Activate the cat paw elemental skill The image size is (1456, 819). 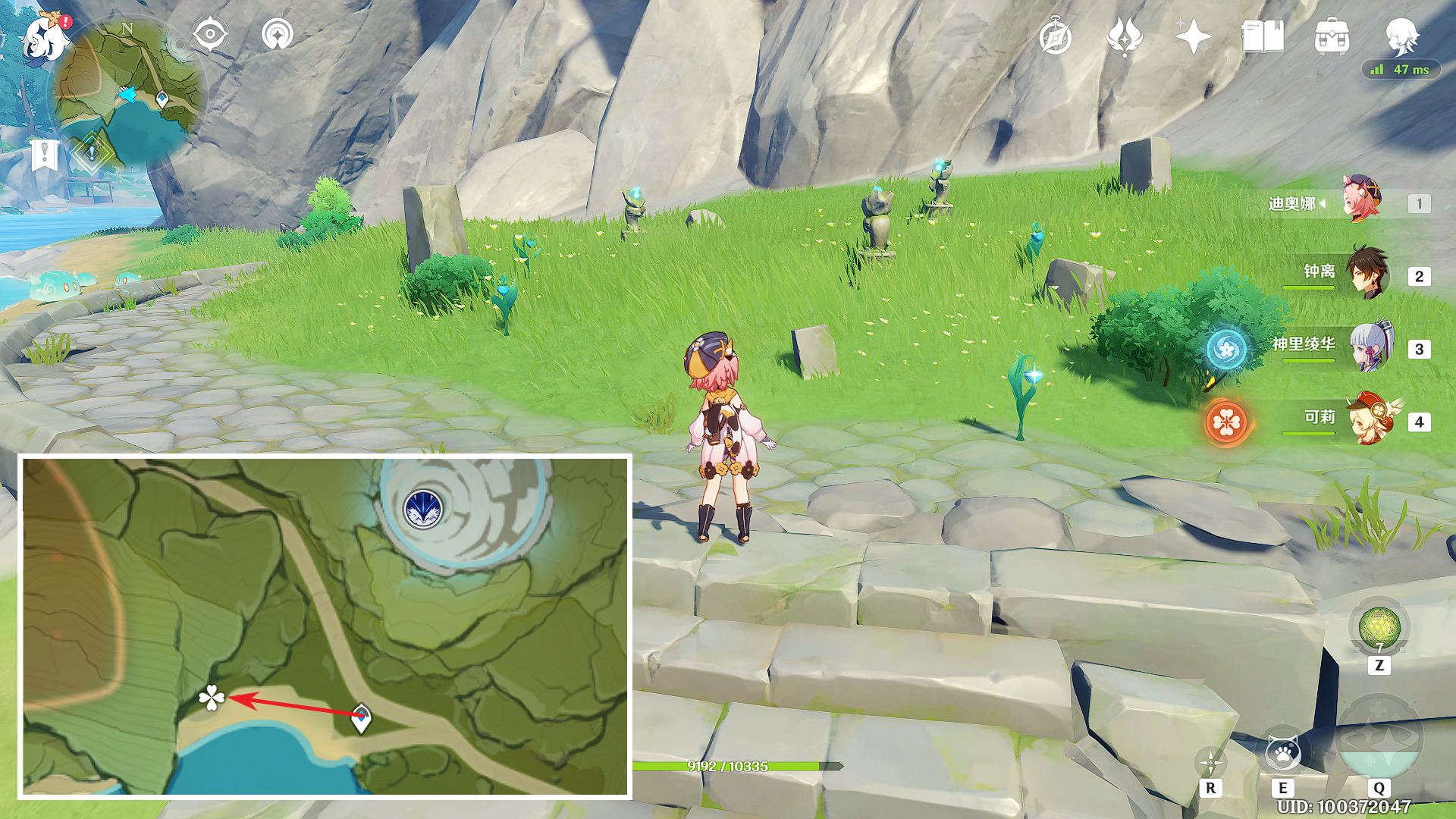coord(1282,754)
